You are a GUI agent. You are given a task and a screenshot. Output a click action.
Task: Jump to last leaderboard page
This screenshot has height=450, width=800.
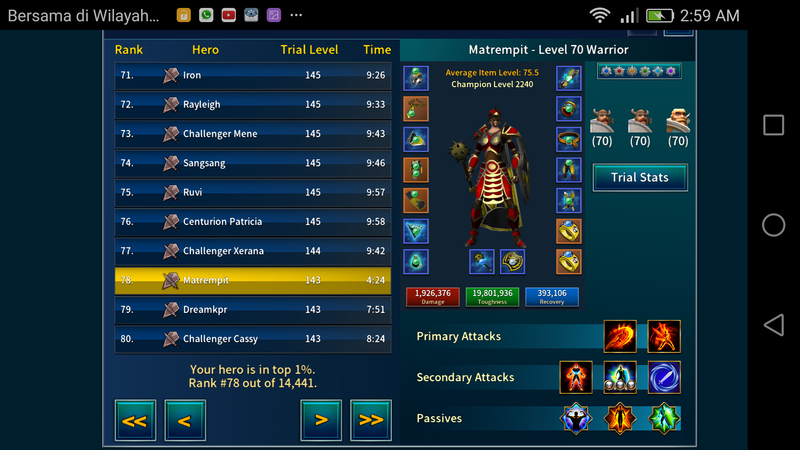coord(370,420)
